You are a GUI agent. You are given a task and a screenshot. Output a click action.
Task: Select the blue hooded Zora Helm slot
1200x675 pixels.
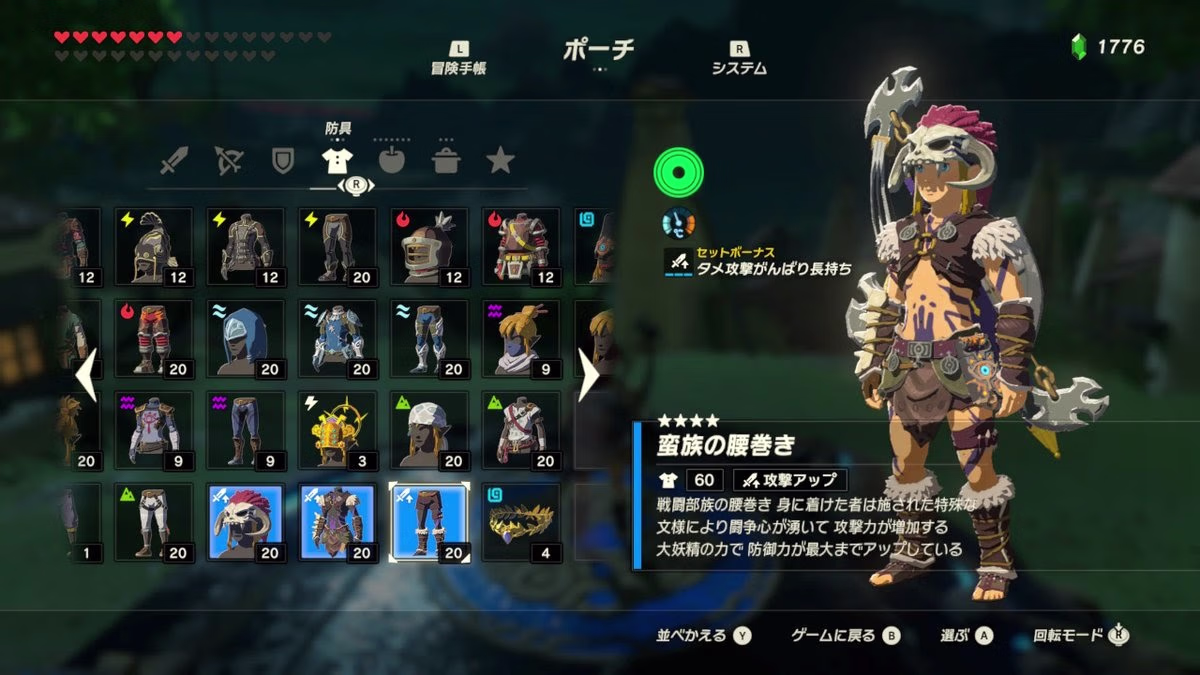pyautogui.click(x=245, y=338)
